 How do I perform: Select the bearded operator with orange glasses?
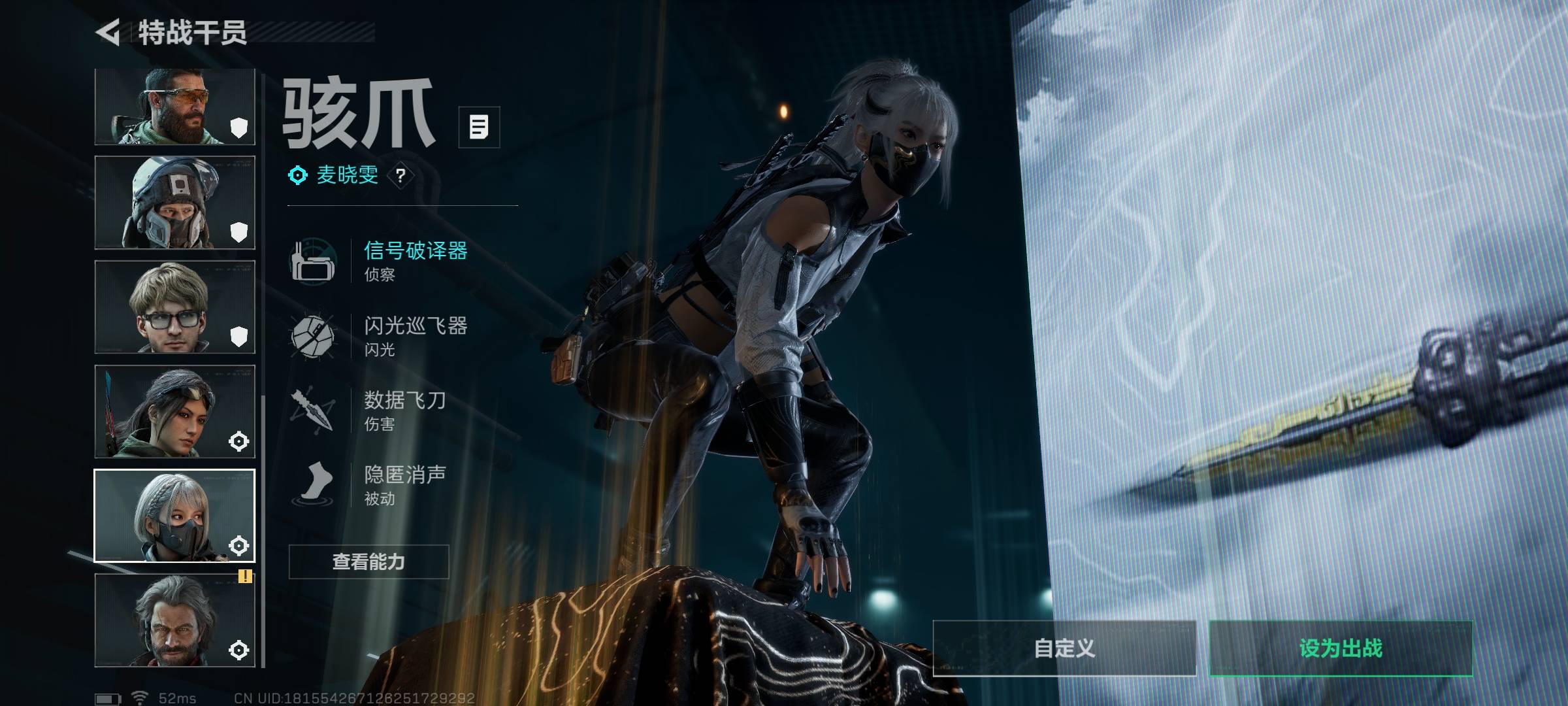pyautogui.click(x=174, y=107)
